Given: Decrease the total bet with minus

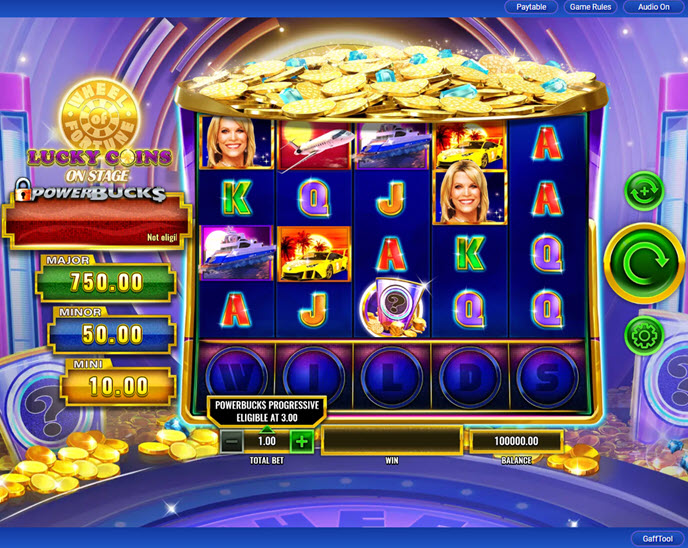Looking at the screenshot, I should [x=232, y=441].
